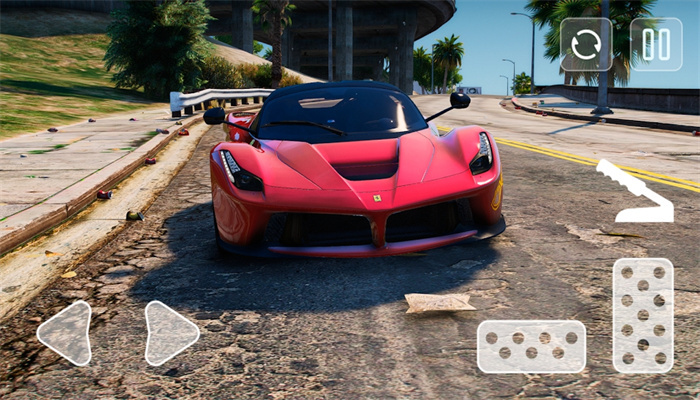Pause the game
Screen dimensions: 700x400
[656, 44]
